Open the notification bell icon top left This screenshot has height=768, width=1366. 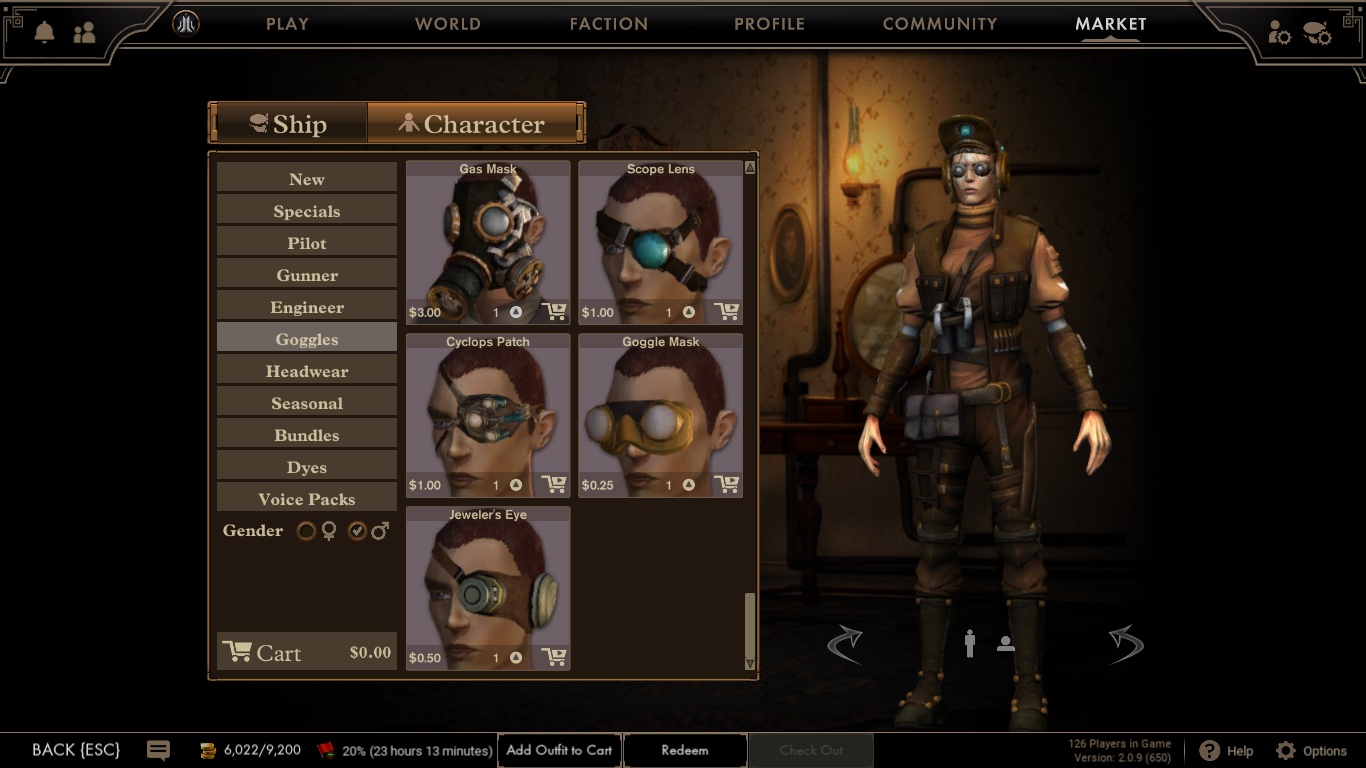click(x=45, y=33)
